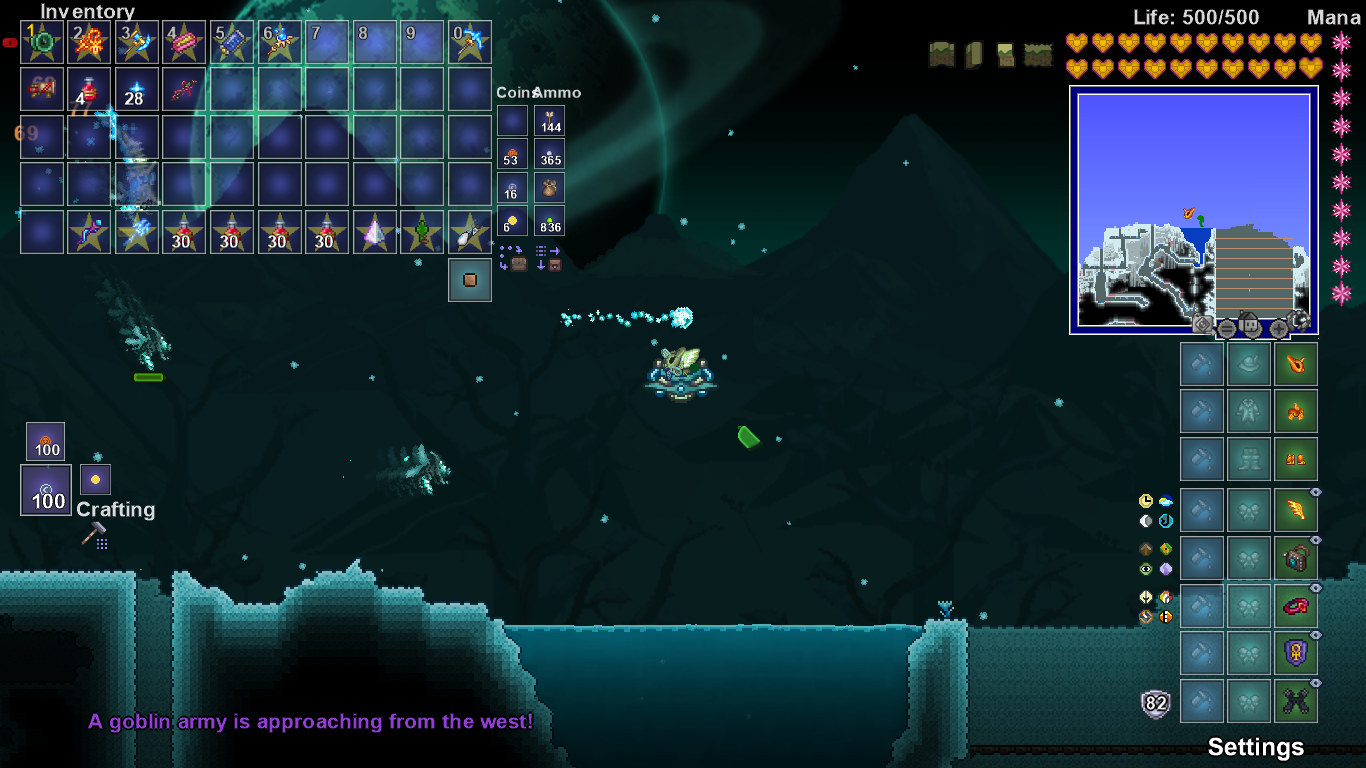Click the quick stack to nearby chests button
Viewport: 1366px width, 768px height.
pyautogui.click(x=512, y=258)
